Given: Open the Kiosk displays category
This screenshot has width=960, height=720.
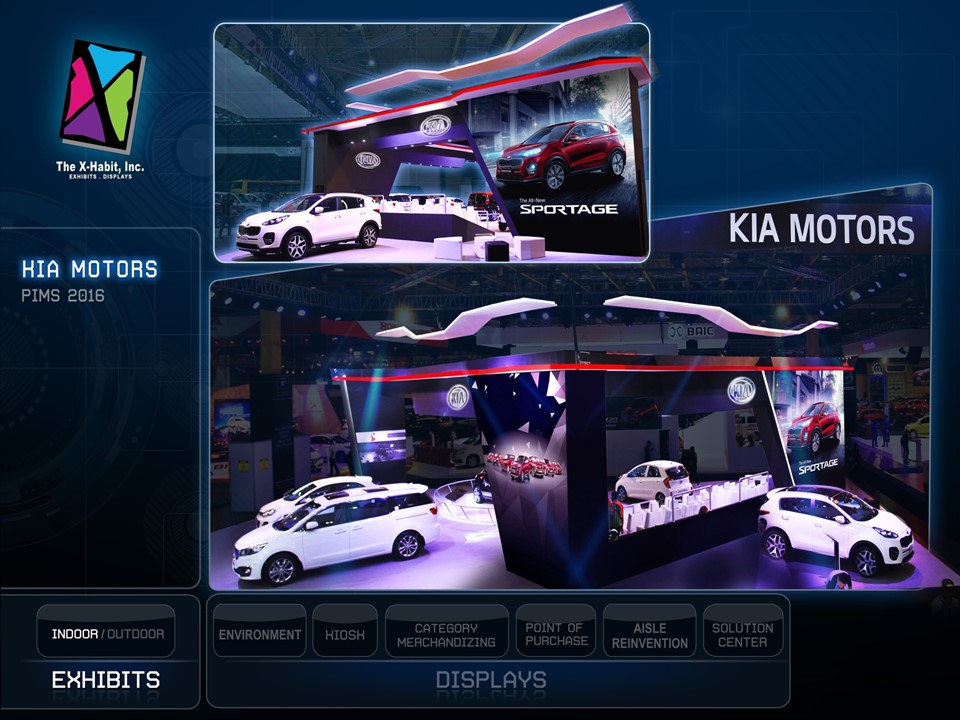Looking at the screenshot, I should [345, 634].
